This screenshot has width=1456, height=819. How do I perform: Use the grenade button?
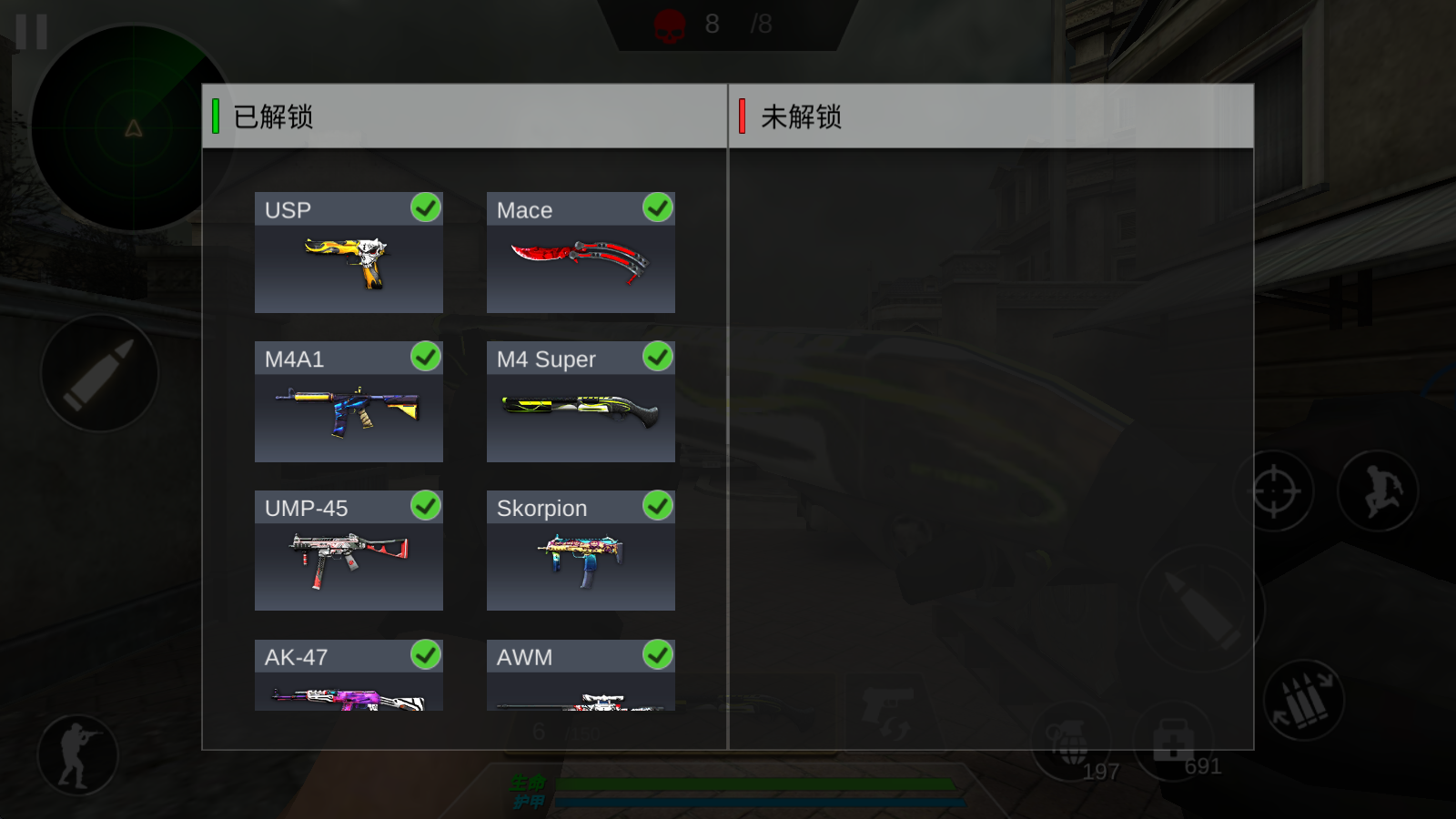tap(1072, 742)
